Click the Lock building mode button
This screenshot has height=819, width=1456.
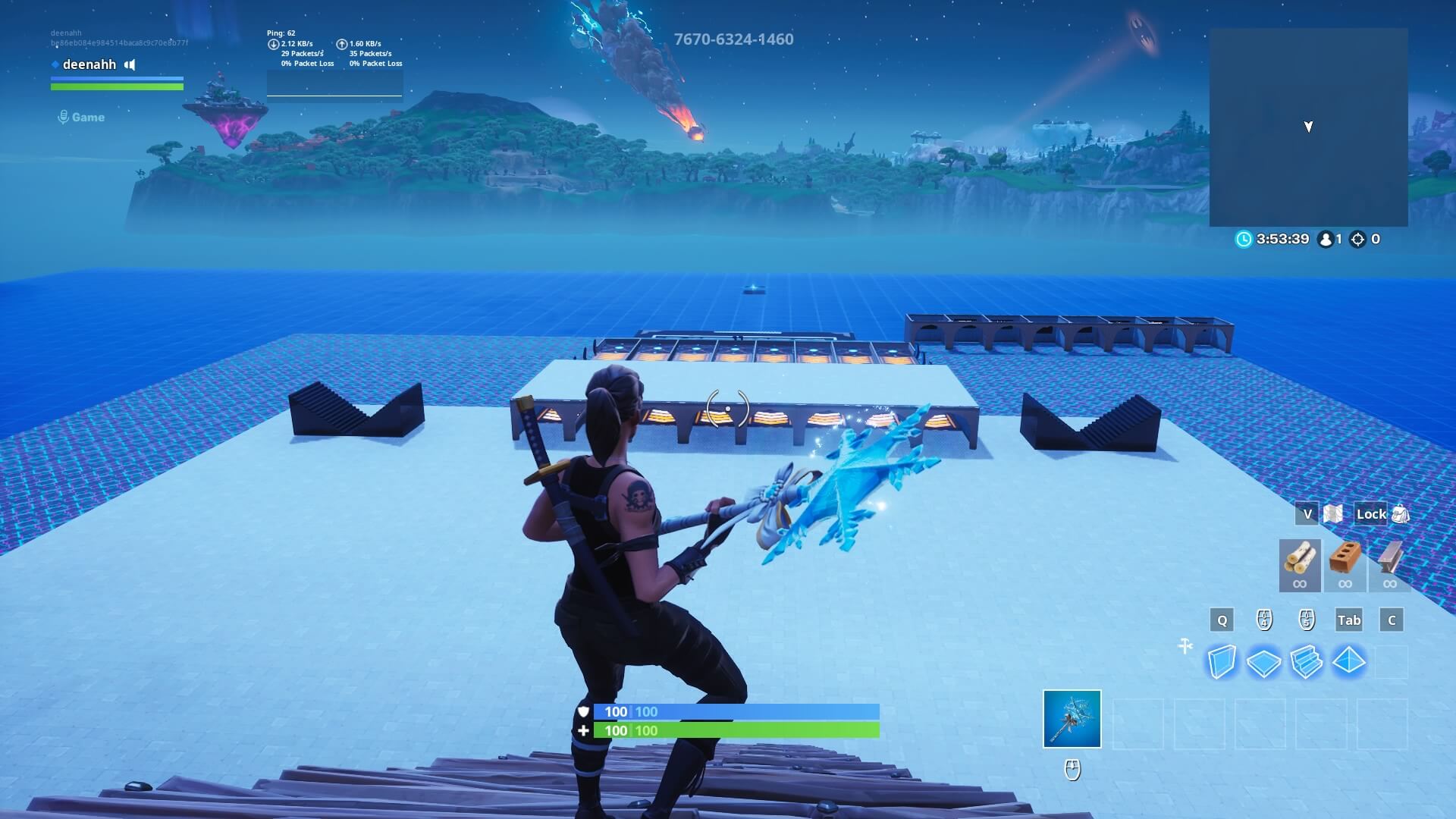click(x=1371, y=513)
